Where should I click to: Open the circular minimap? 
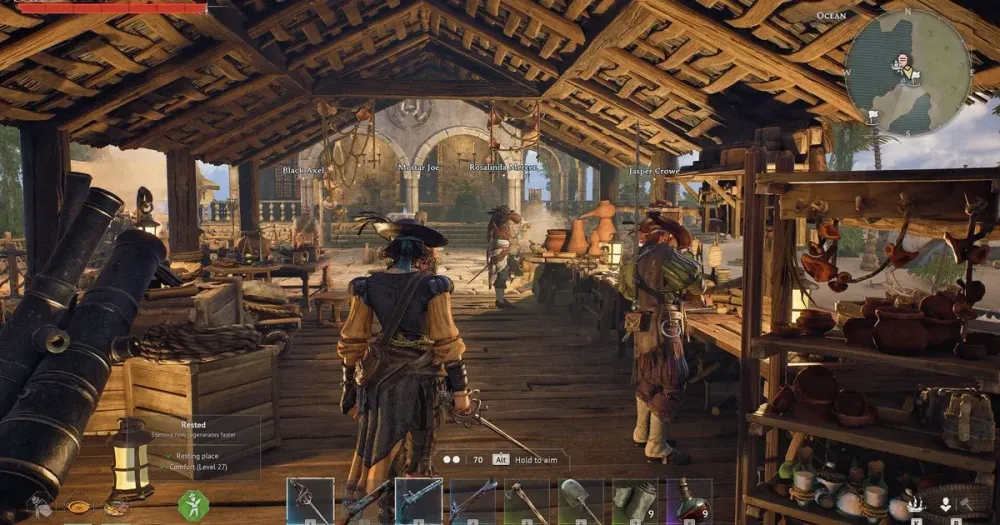pyautogui.click(x=907, y=71)
